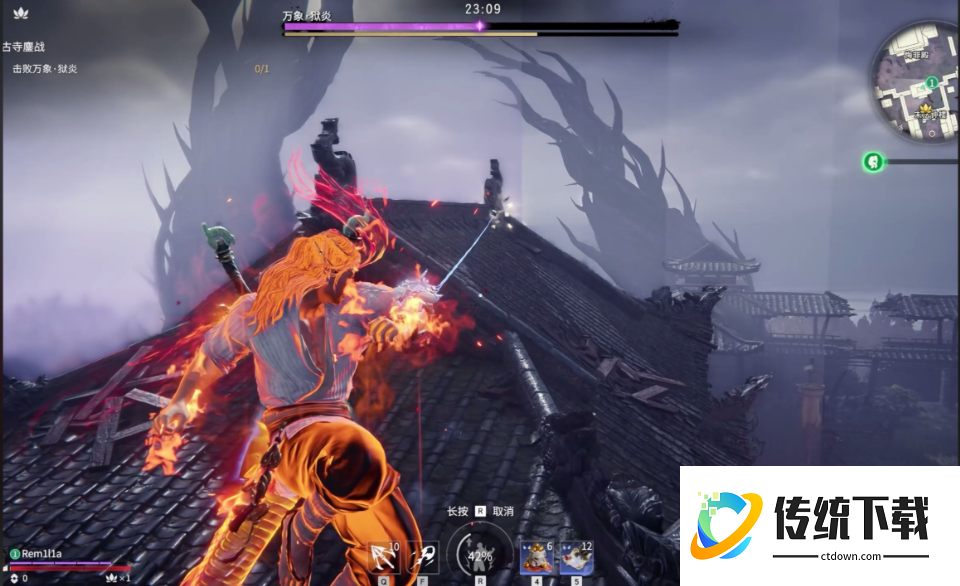The height and width of the screenshot is (586, 960).
Task: Click the green numbered marker on minimap
Action: coord(931,82)
